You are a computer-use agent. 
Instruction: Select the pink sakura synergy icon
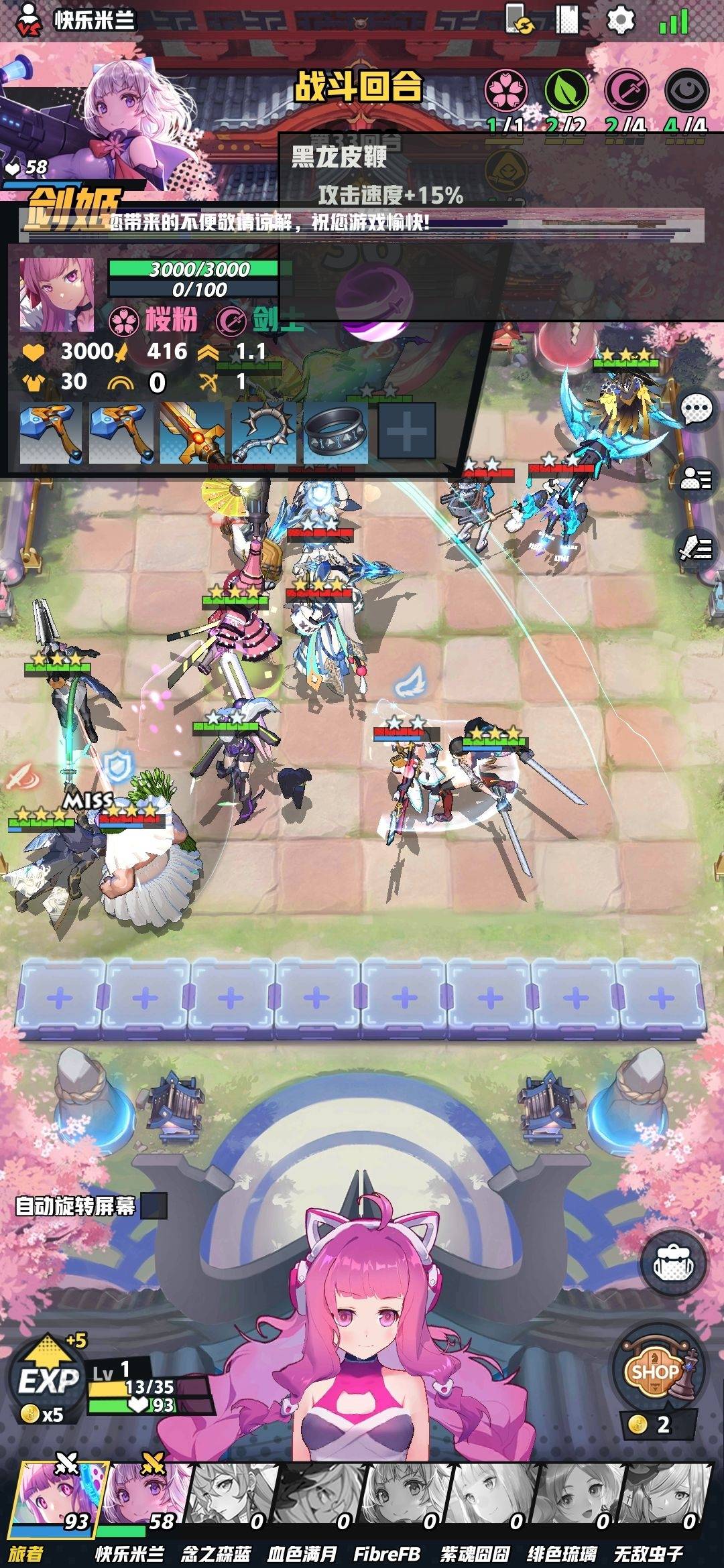(x=505, y=90)
